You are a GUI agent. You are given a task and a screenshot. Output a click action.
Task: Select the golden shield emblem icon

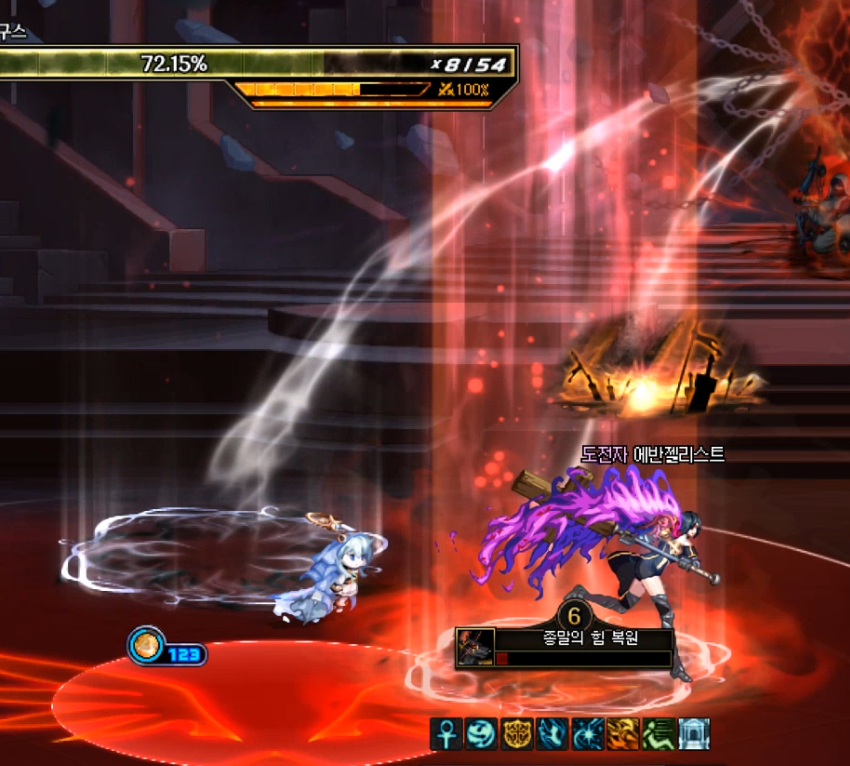point(517,734)
